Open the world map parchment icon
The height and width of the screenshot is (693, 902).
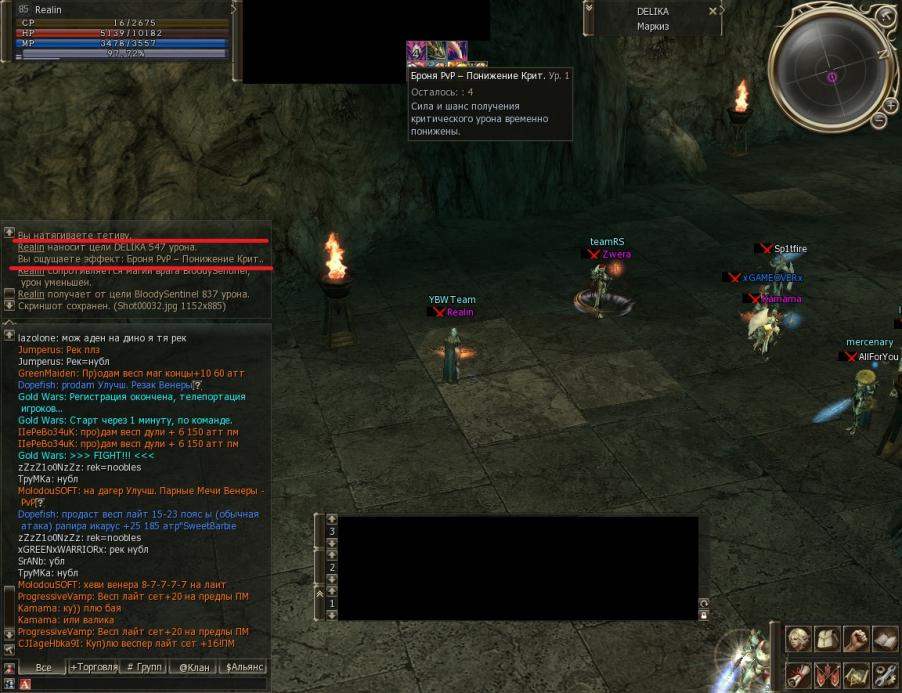pyautogui.click(x=856, y=675)
